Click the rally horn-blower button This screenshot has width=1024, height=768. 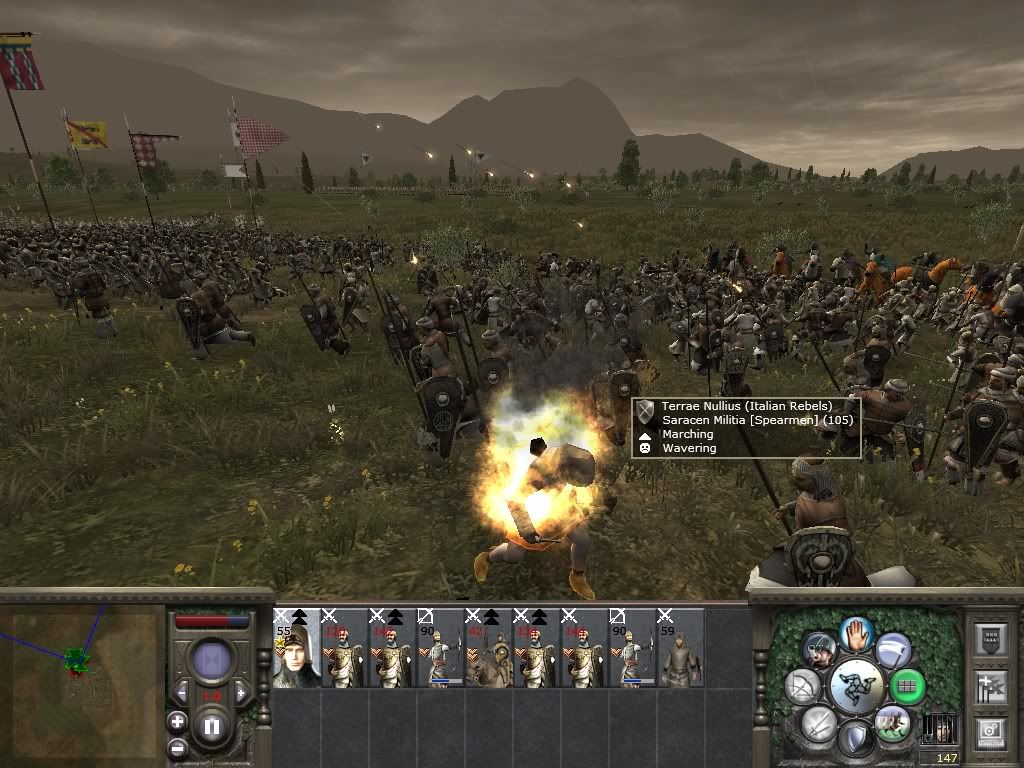pos(819,650)
